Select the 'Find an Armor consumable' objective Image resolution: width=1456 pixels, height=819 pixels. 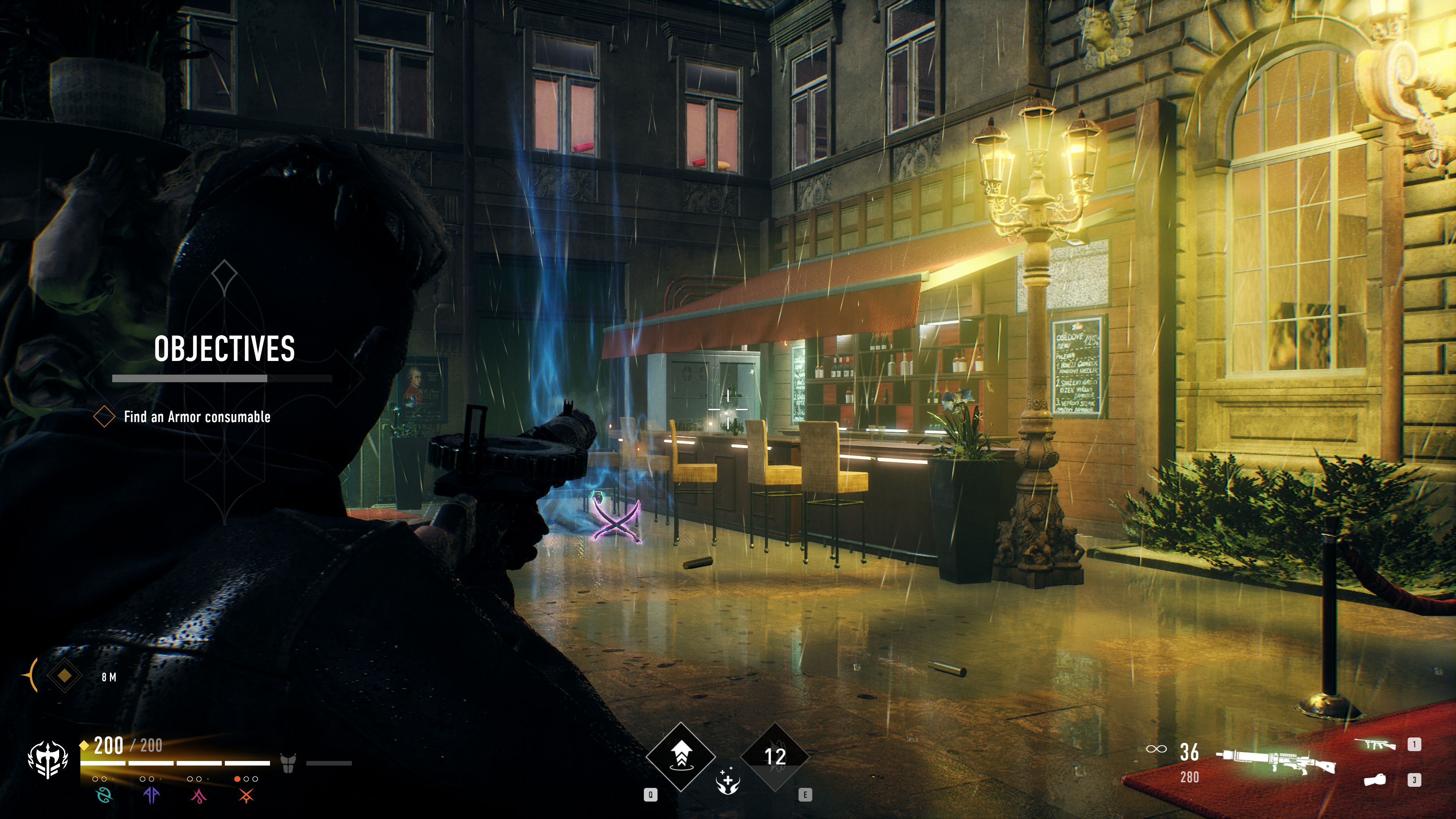pyautogui.click(x=197, y=417)
